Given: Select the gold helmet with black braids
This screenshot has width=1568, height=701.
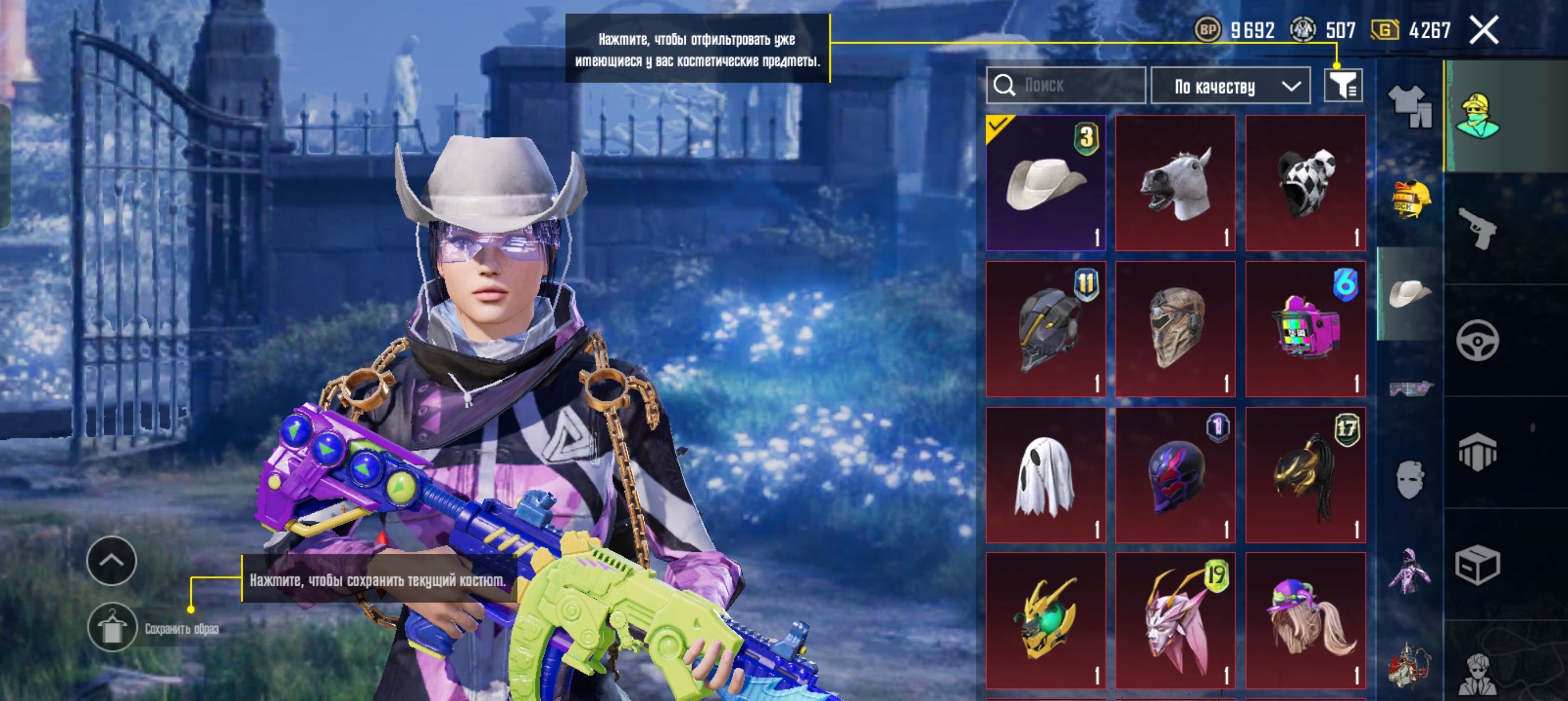Looking at the screenshot, I should 1305,475.
